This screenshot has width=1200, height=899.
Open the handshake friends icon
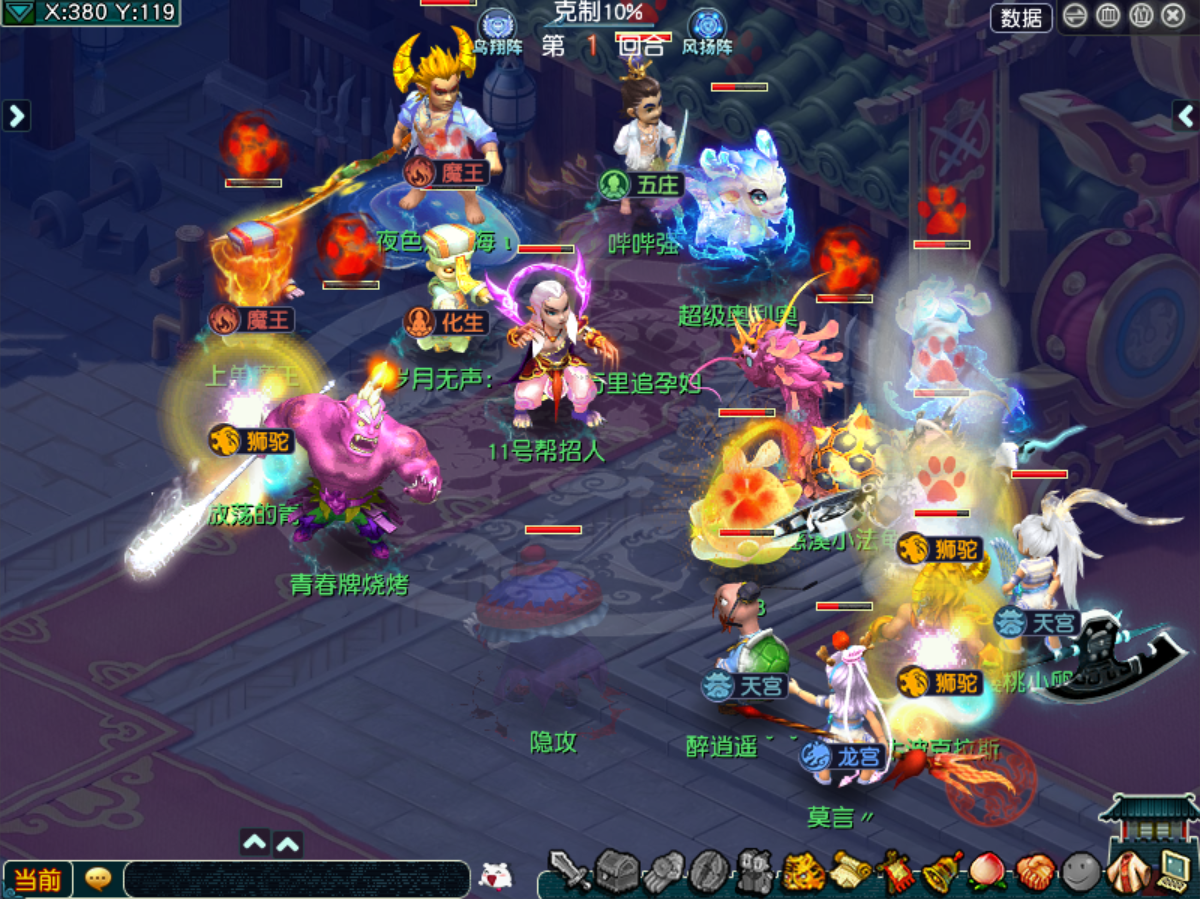(1034, 872)
